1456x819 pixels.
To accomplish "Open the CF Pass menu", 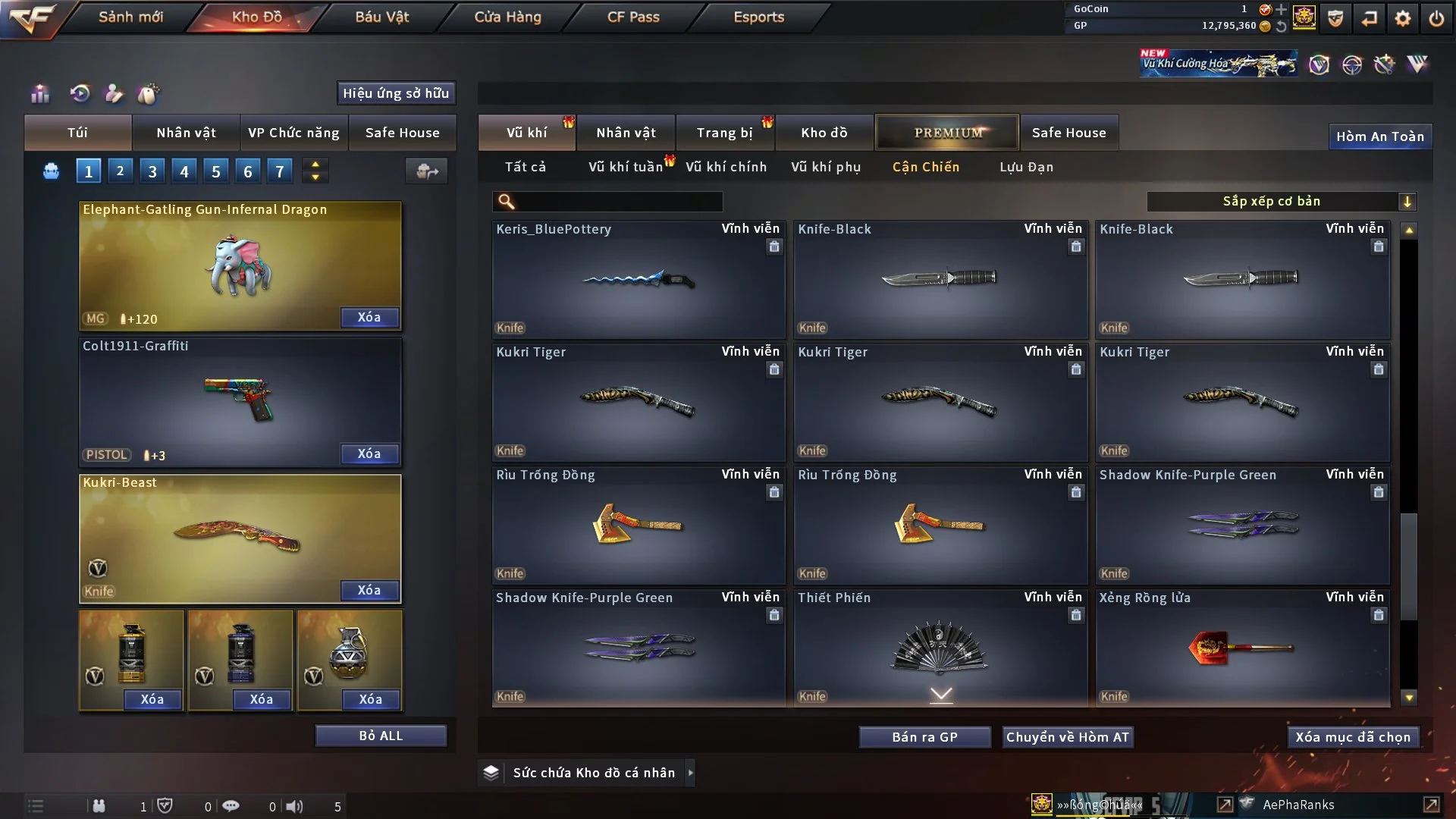I will (x=633, y=17).
